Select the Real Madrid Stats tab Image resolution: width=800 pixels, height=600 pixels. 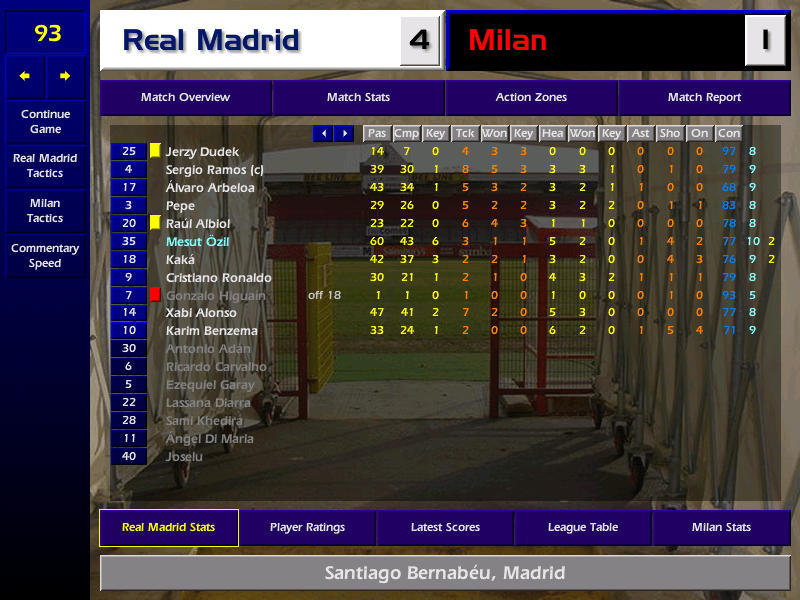point(168,528)
